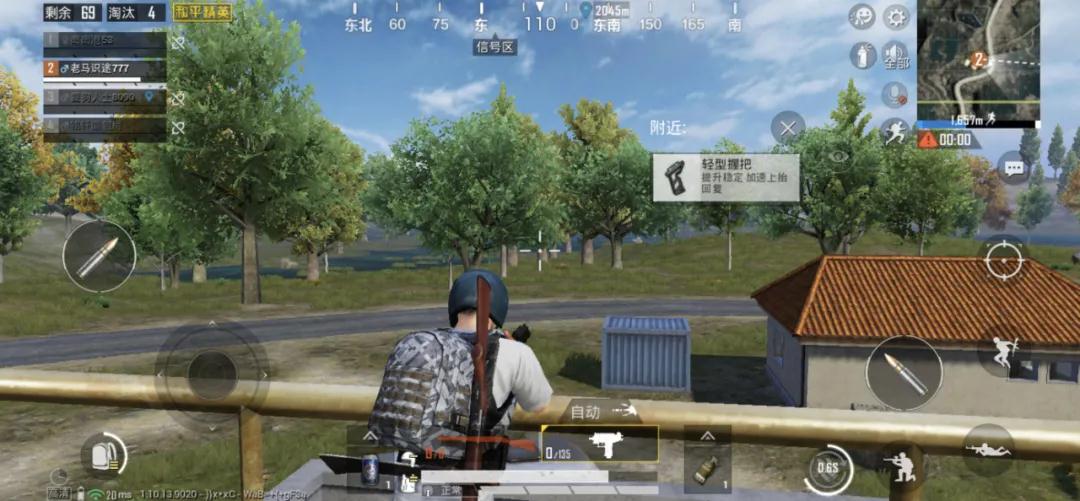Fire with the left-side bullet button

click(99, 256)
